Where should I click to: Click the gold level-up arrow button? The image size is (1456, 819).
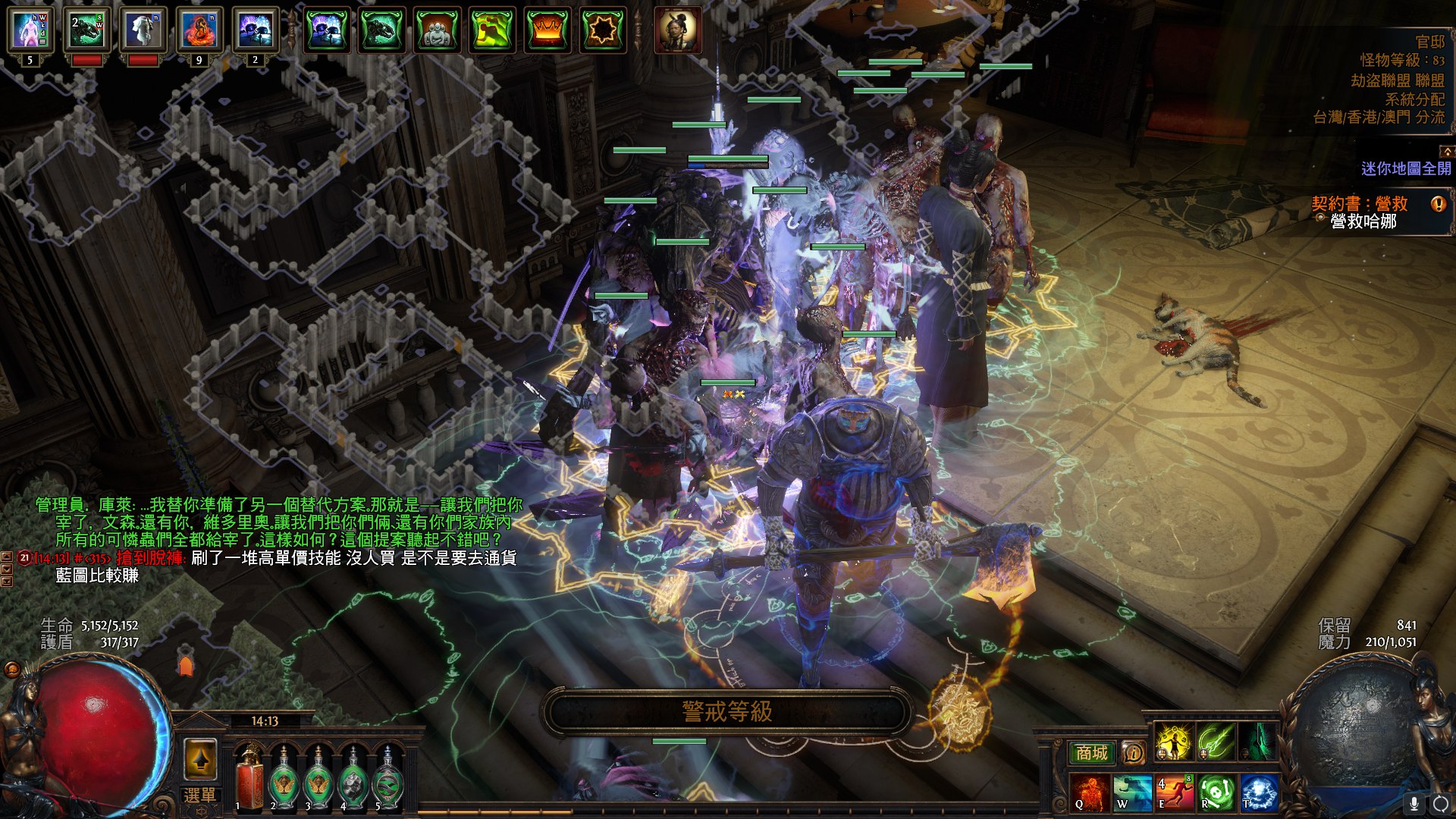[x=201, y=759]
